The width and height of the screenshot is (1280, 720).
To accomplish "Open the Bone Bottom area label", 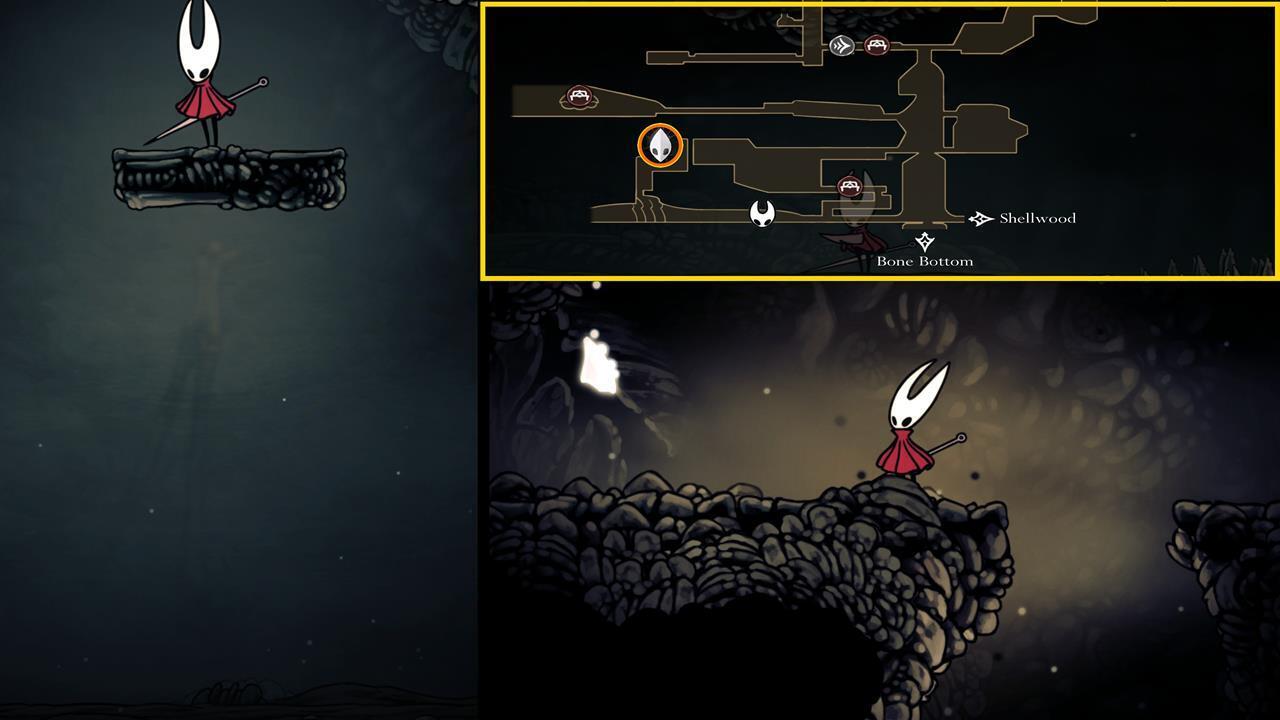I will [924, 261].
